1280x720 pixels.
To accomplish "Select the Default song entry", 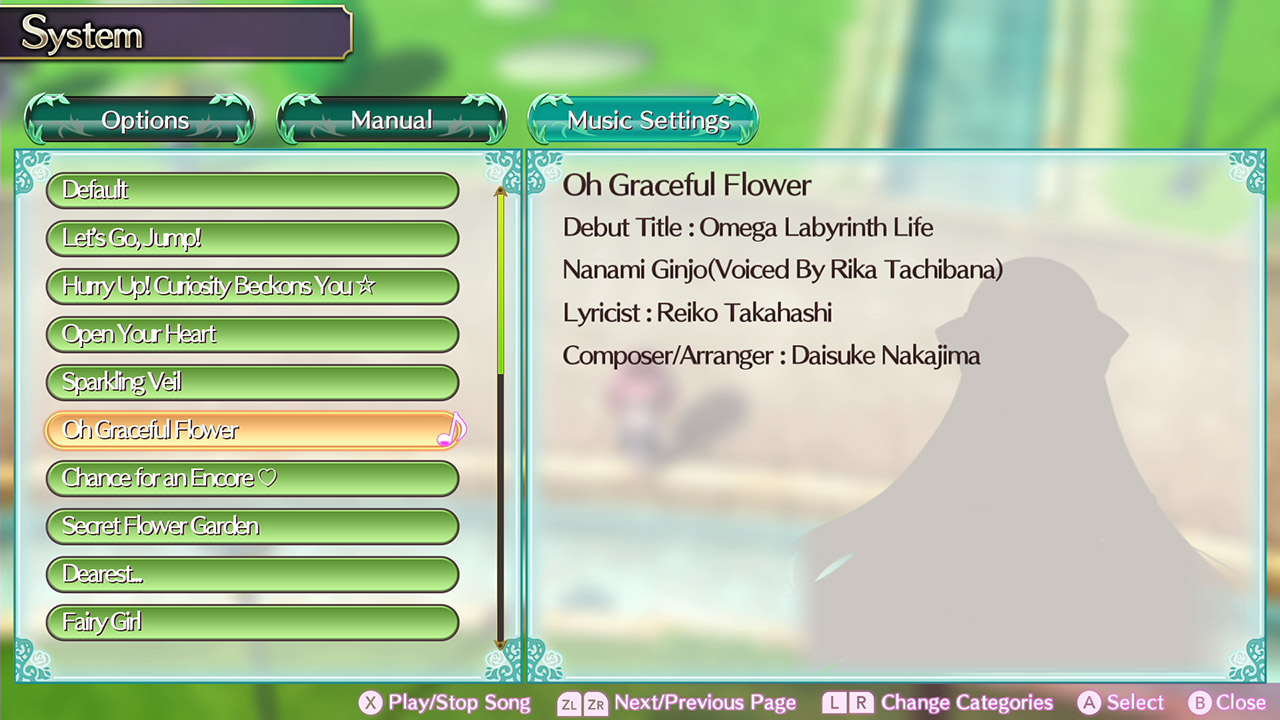I will 252,190.
